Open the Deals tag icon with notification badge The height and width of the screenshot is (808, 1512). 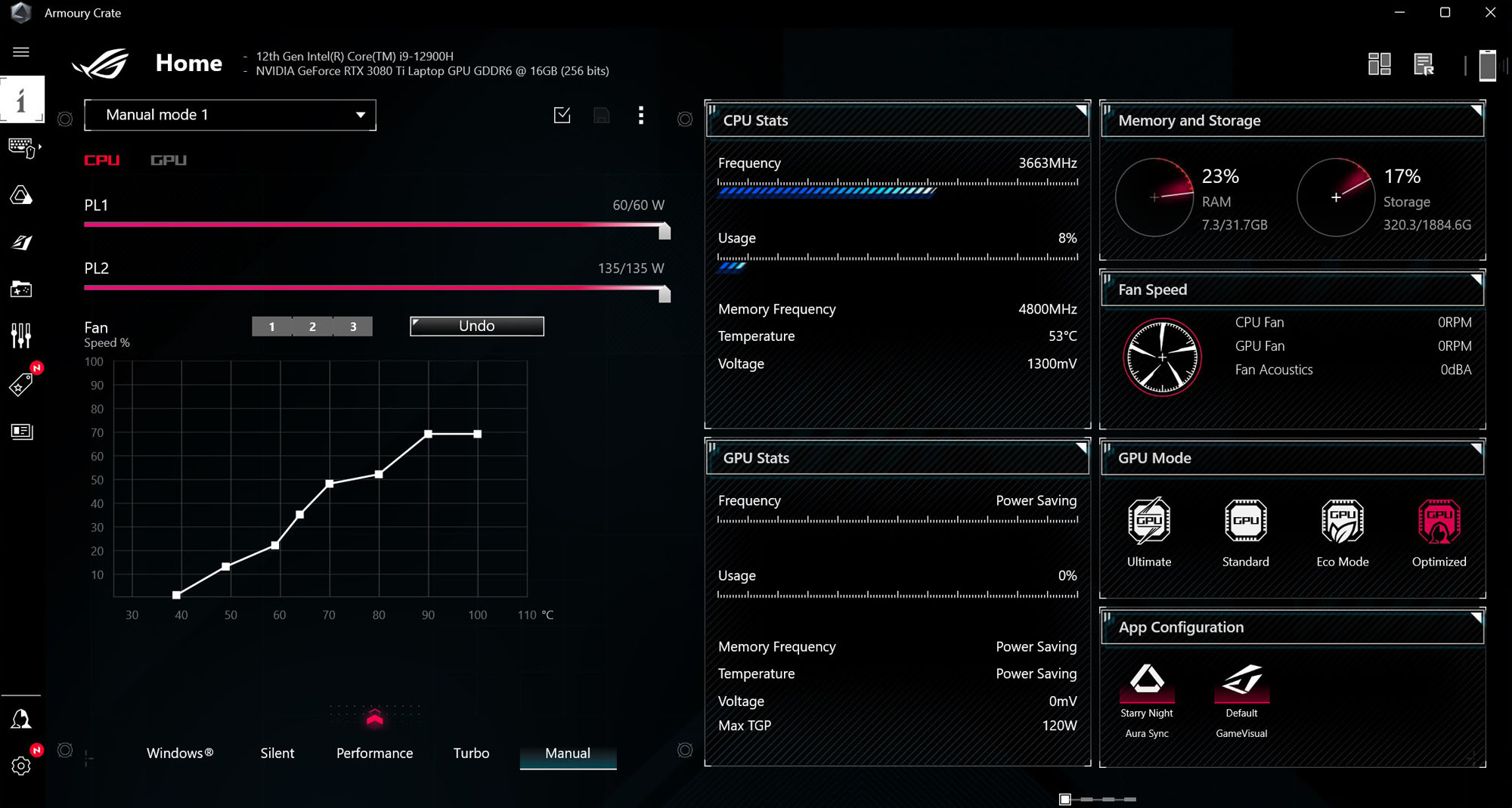pos(23,383)
